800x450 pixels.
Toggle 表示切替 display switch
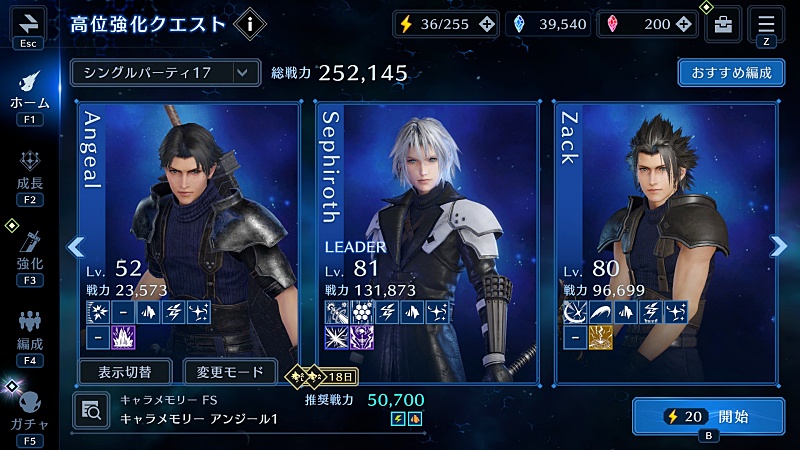125,372
